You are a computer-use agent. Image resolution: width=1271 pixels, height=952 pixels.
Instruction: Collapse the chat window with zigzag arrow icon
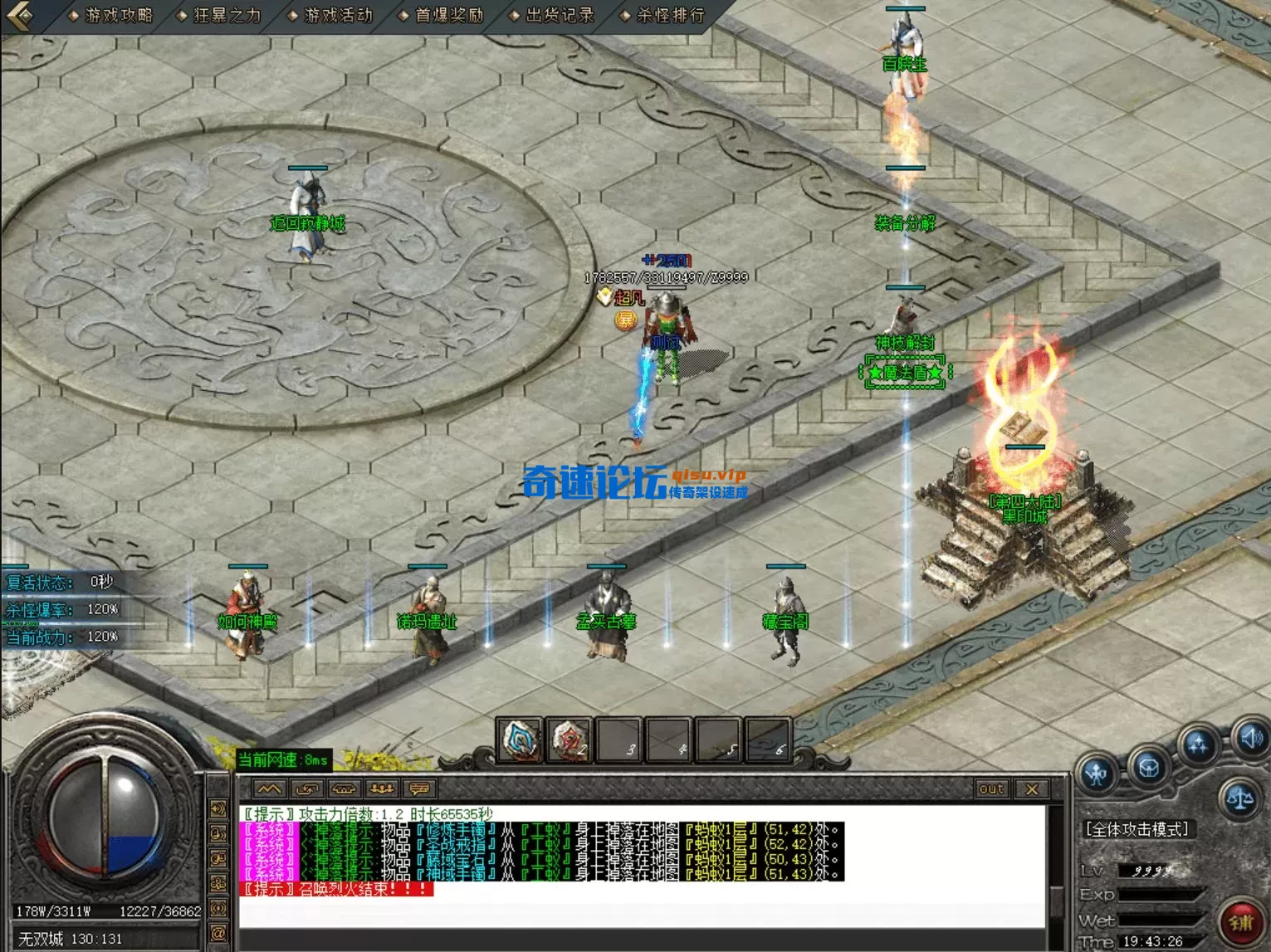(x=270, y=788)
